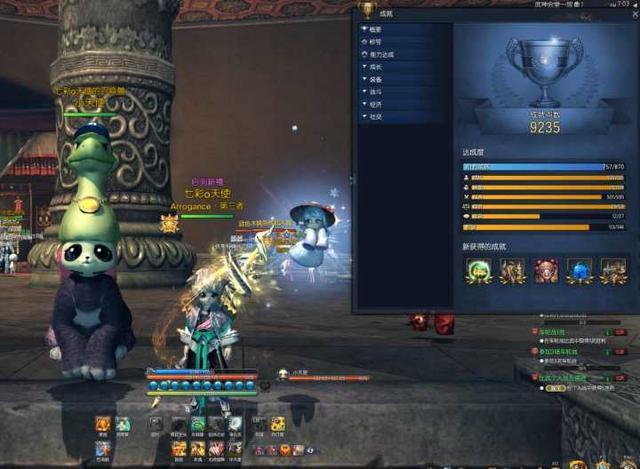Select the 概要 overview entry
The width and height of the screenshot is (640, 469).
[376, 29]
